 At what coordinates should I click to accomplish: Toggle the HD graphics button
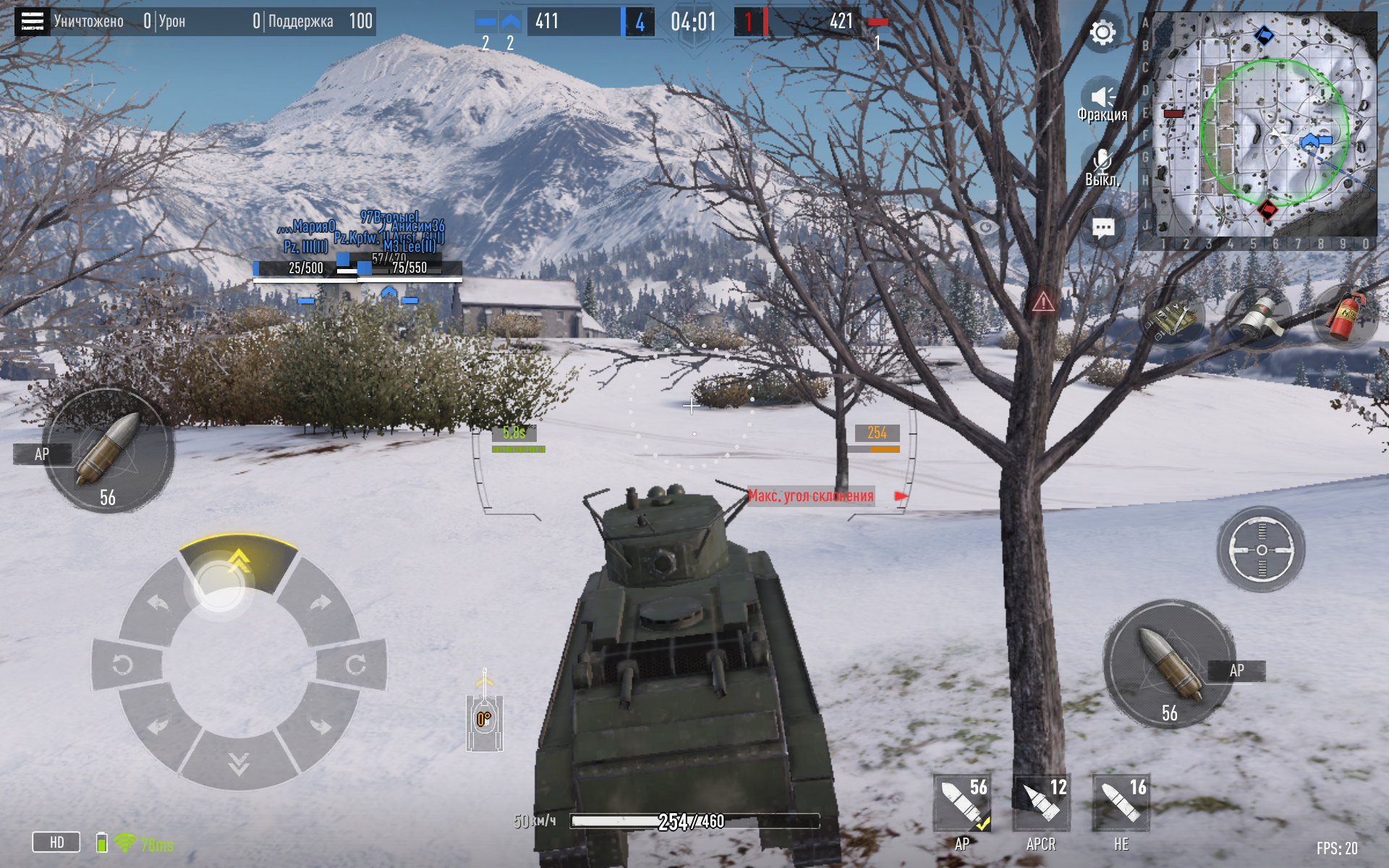point(56,842)
